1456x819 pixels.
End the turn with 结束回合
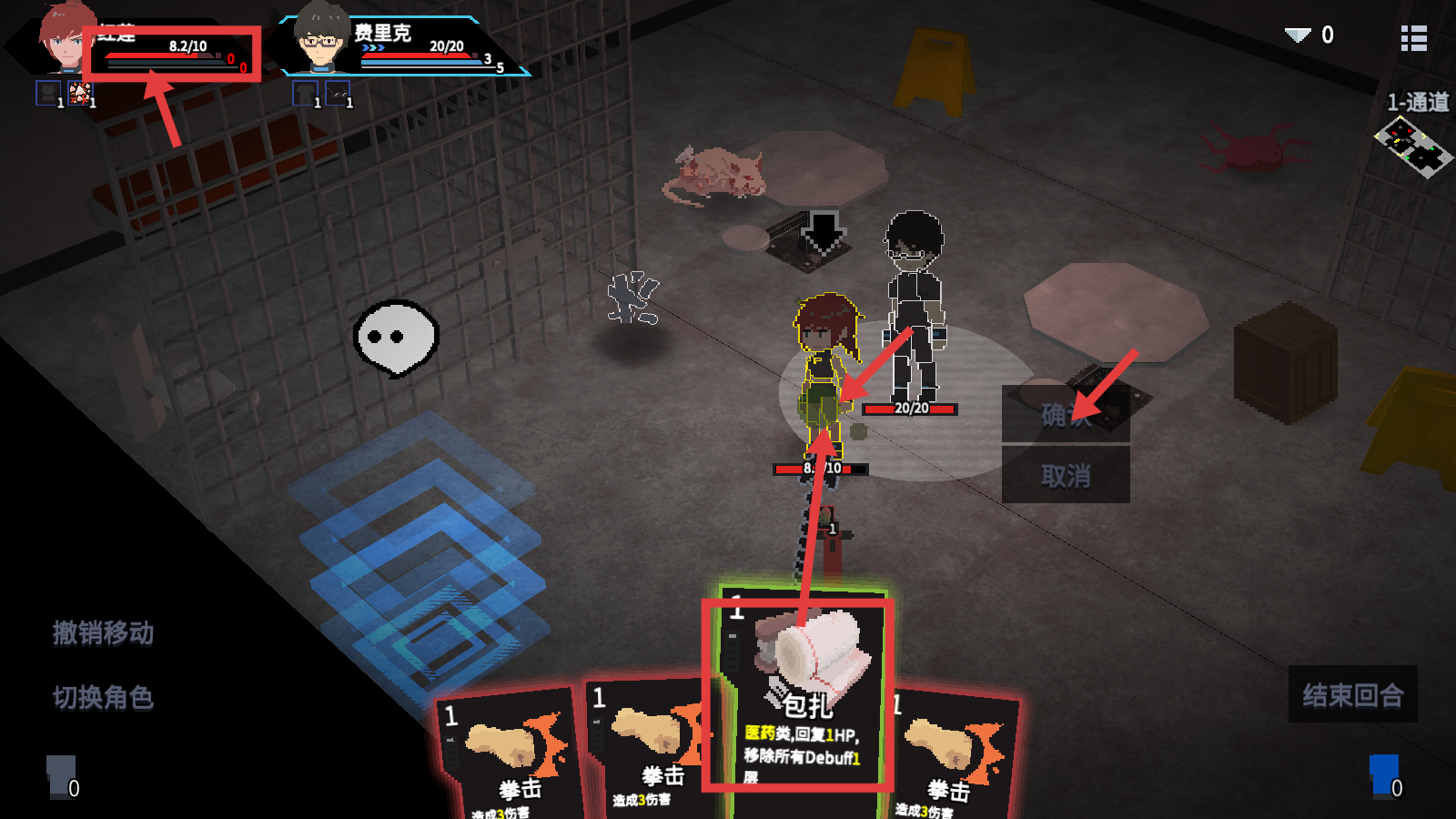point(1352,695)
